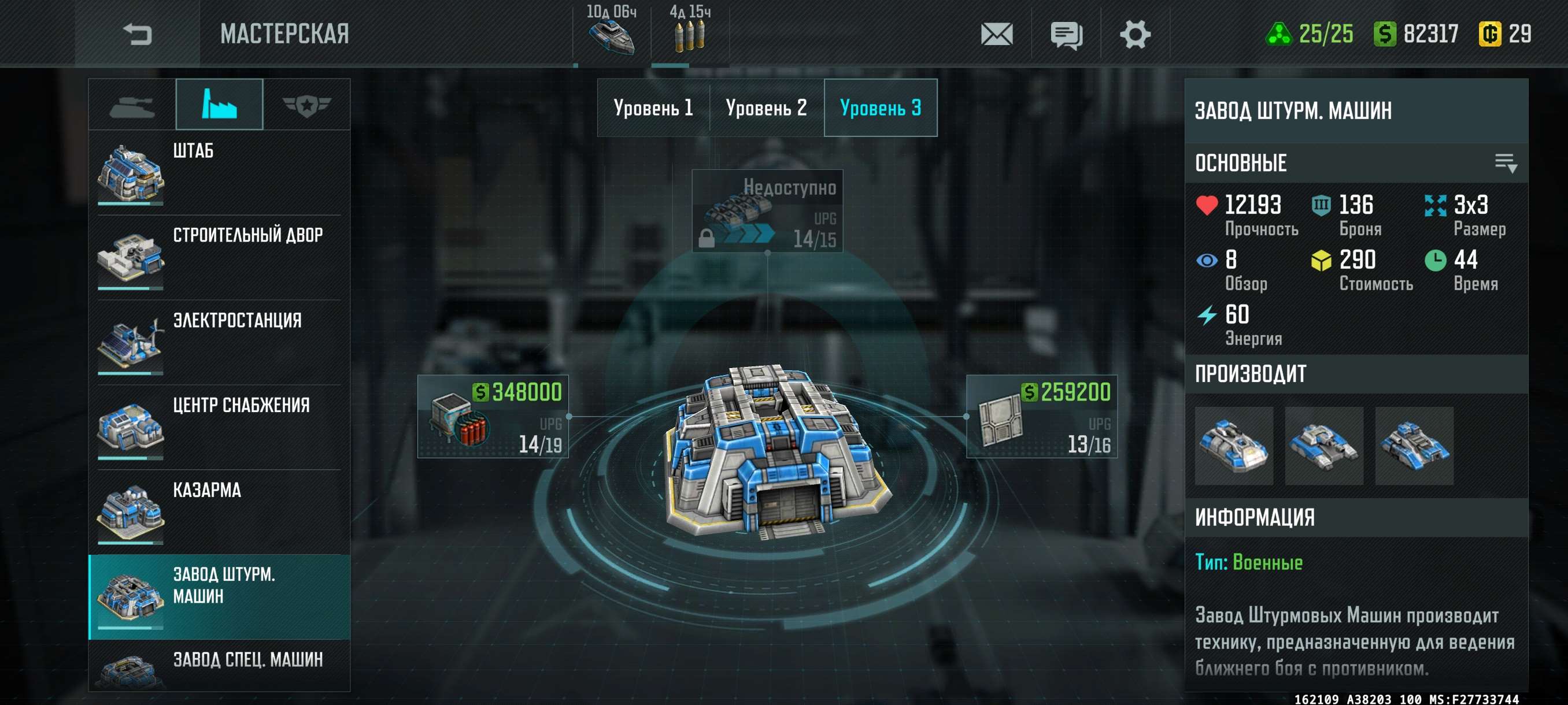The height and width of the screenshot is (705, 1568).
Task: Select the ЭЛЕКТРОСТАНЦИЯ building entry
Action: pyautogui.click(x=219, y=342)
